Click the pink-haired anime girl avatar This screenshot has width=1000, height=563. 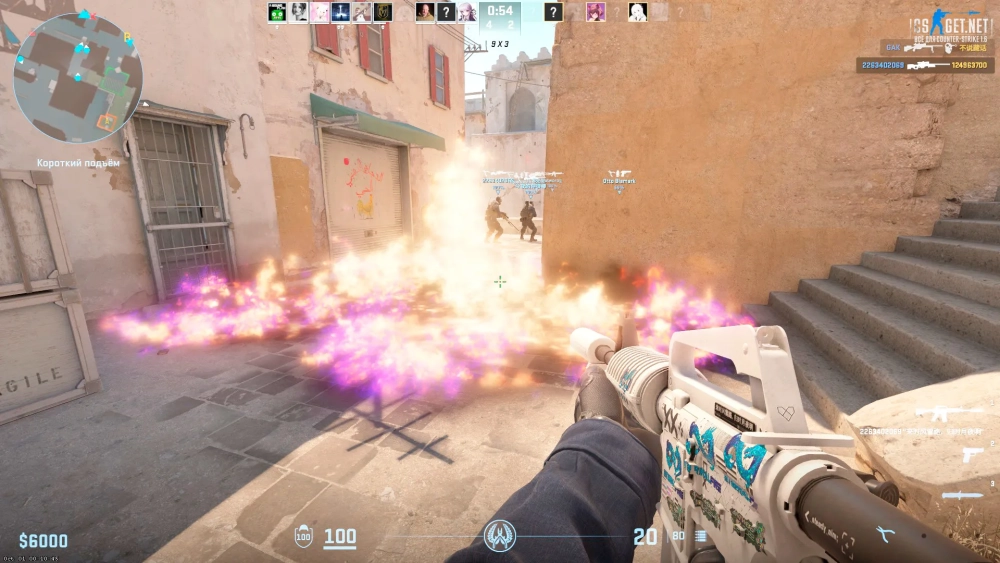596,12
